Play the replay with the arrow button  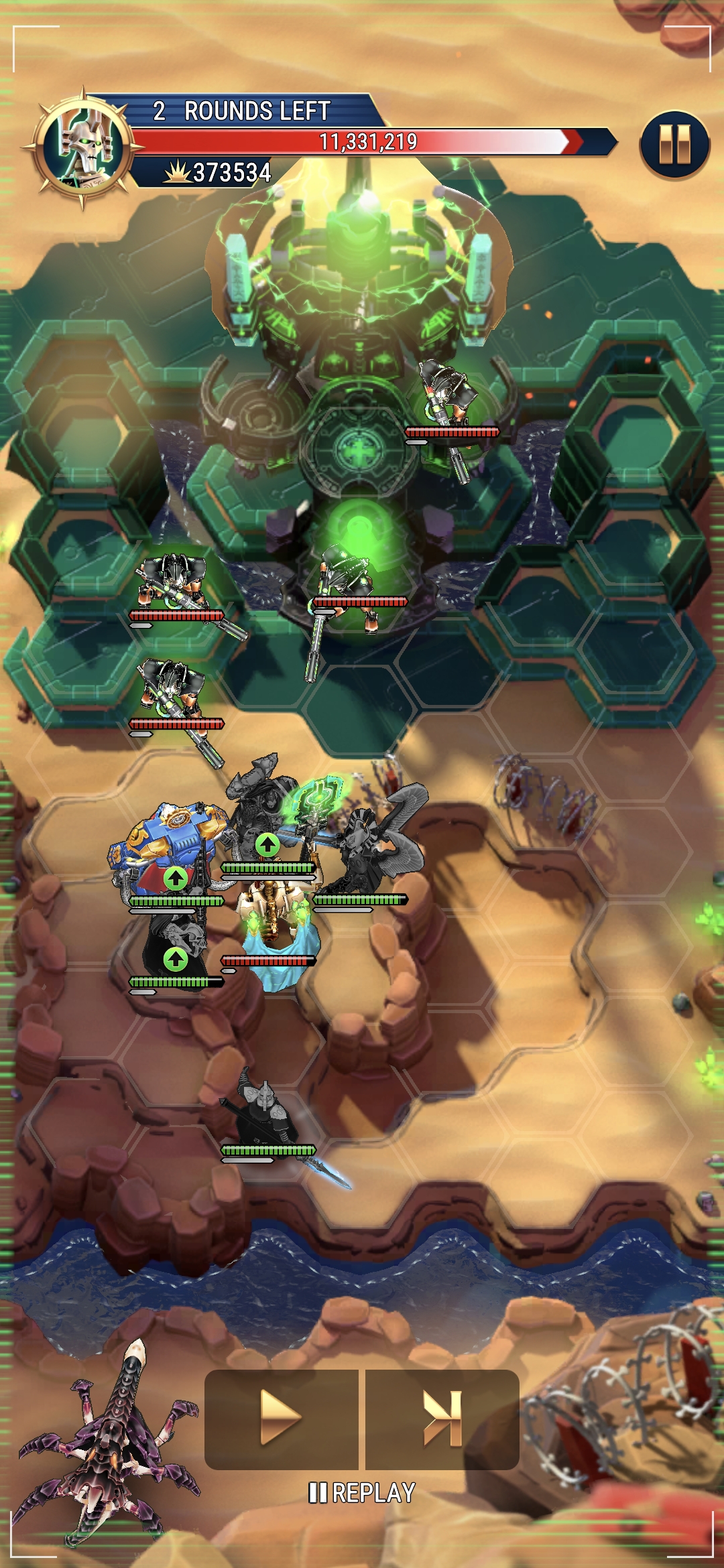click(281, 1419)
